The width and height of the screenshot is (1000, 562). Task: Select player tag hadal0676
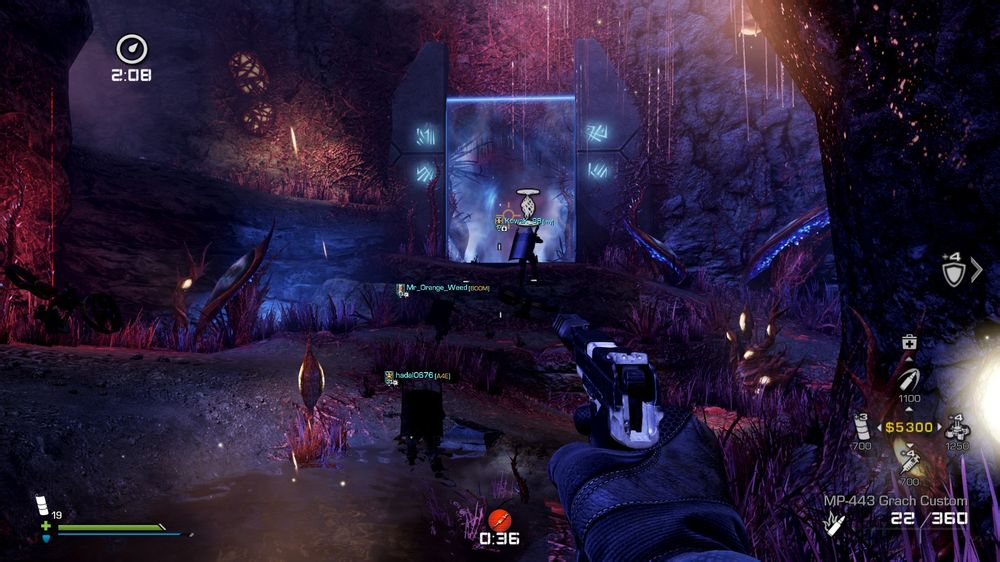[418, 375]
